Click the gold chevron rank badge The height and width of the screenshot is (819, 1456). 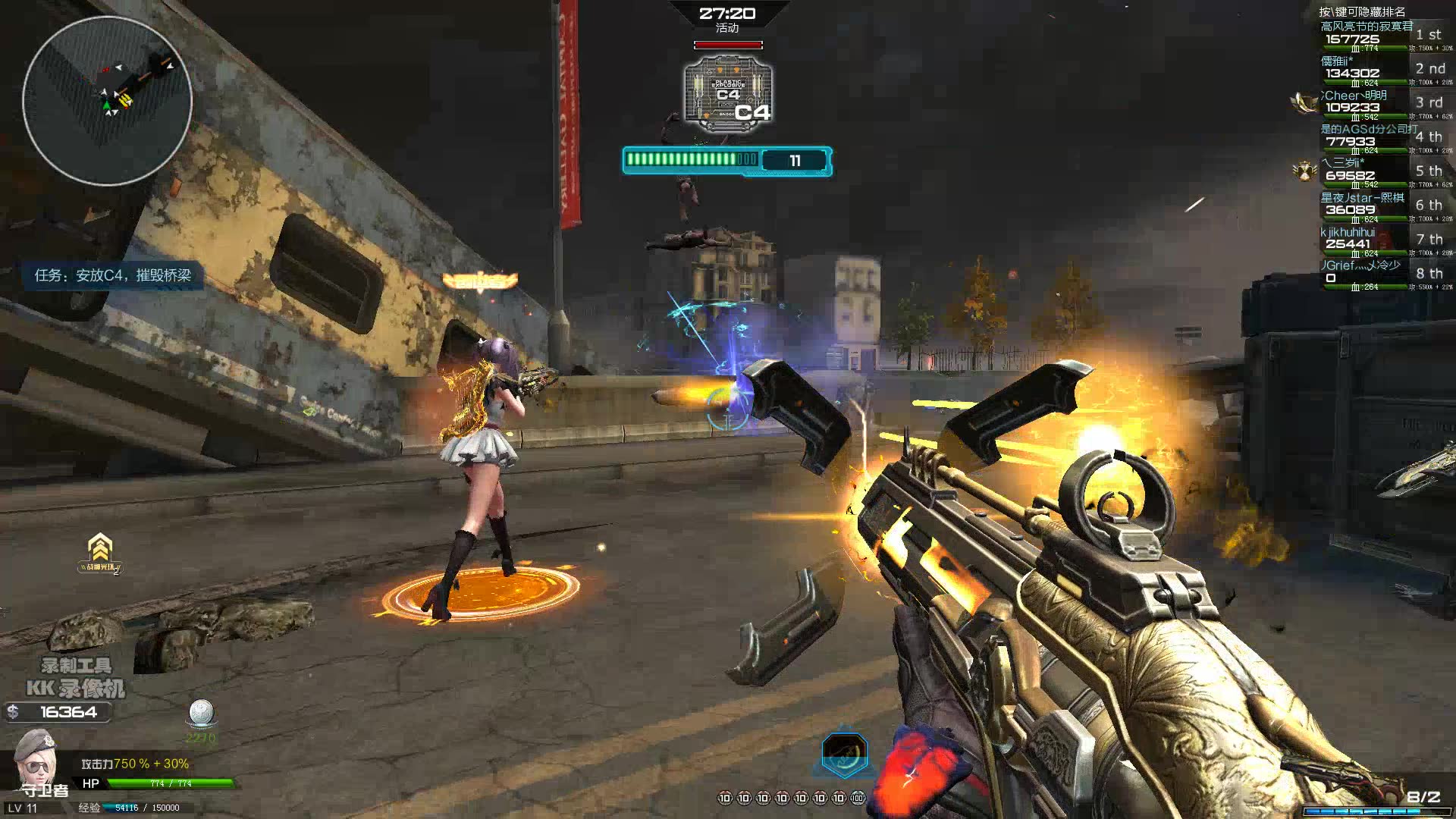tap(100, 549)
